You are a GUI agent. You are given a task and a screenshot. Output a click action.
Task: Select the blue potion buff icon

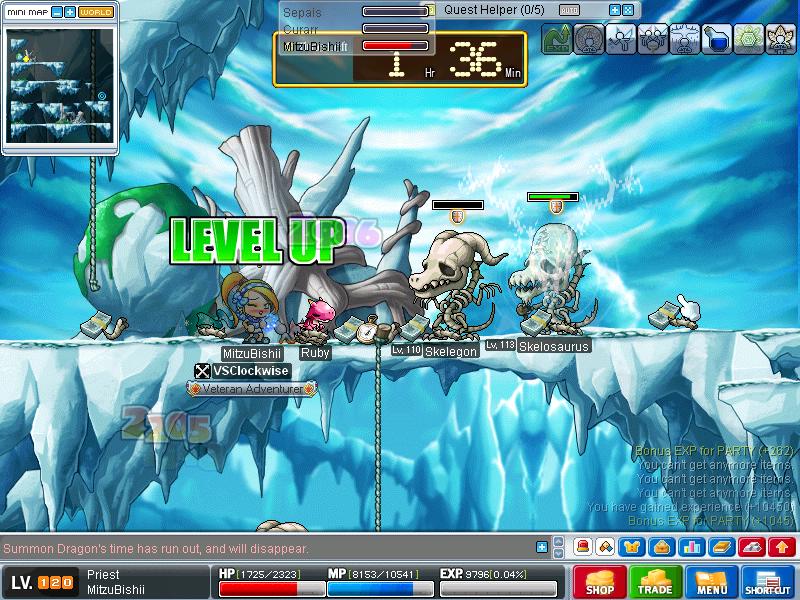click(716, 40)
